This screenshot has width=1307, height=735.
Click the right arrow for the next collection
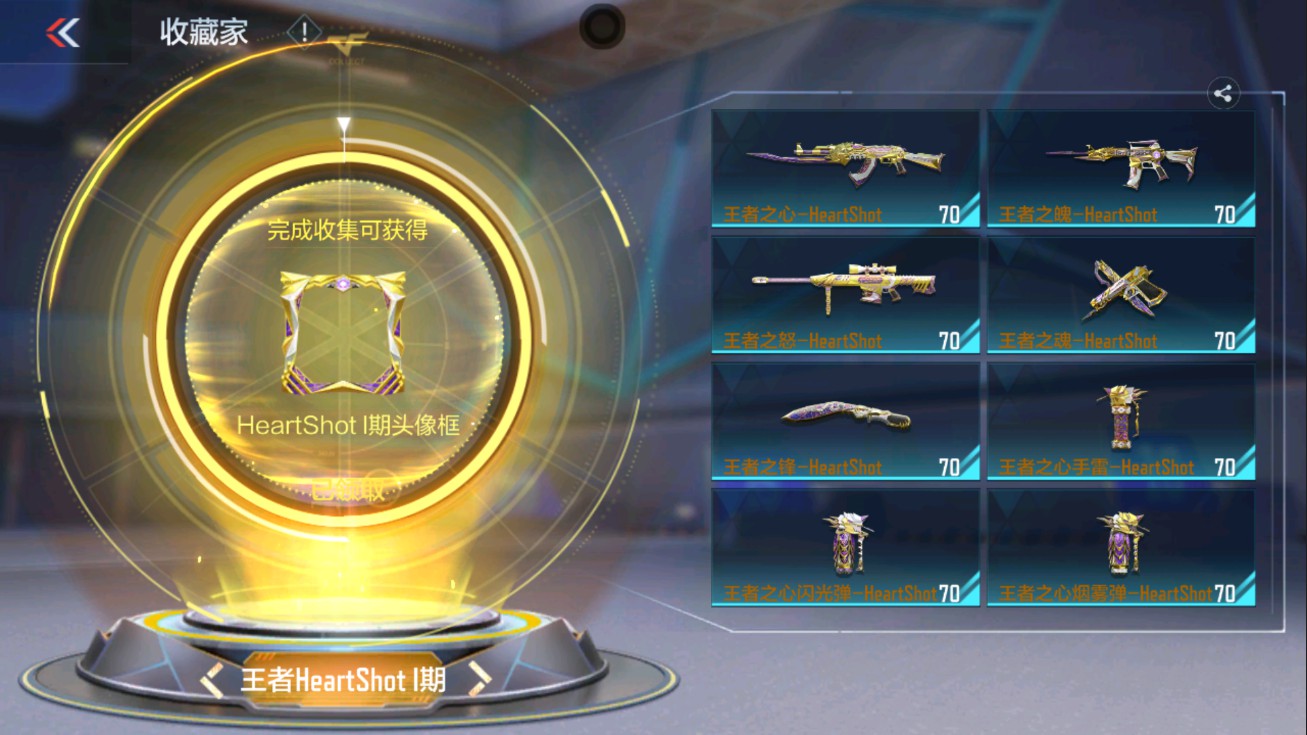point(481,676)
